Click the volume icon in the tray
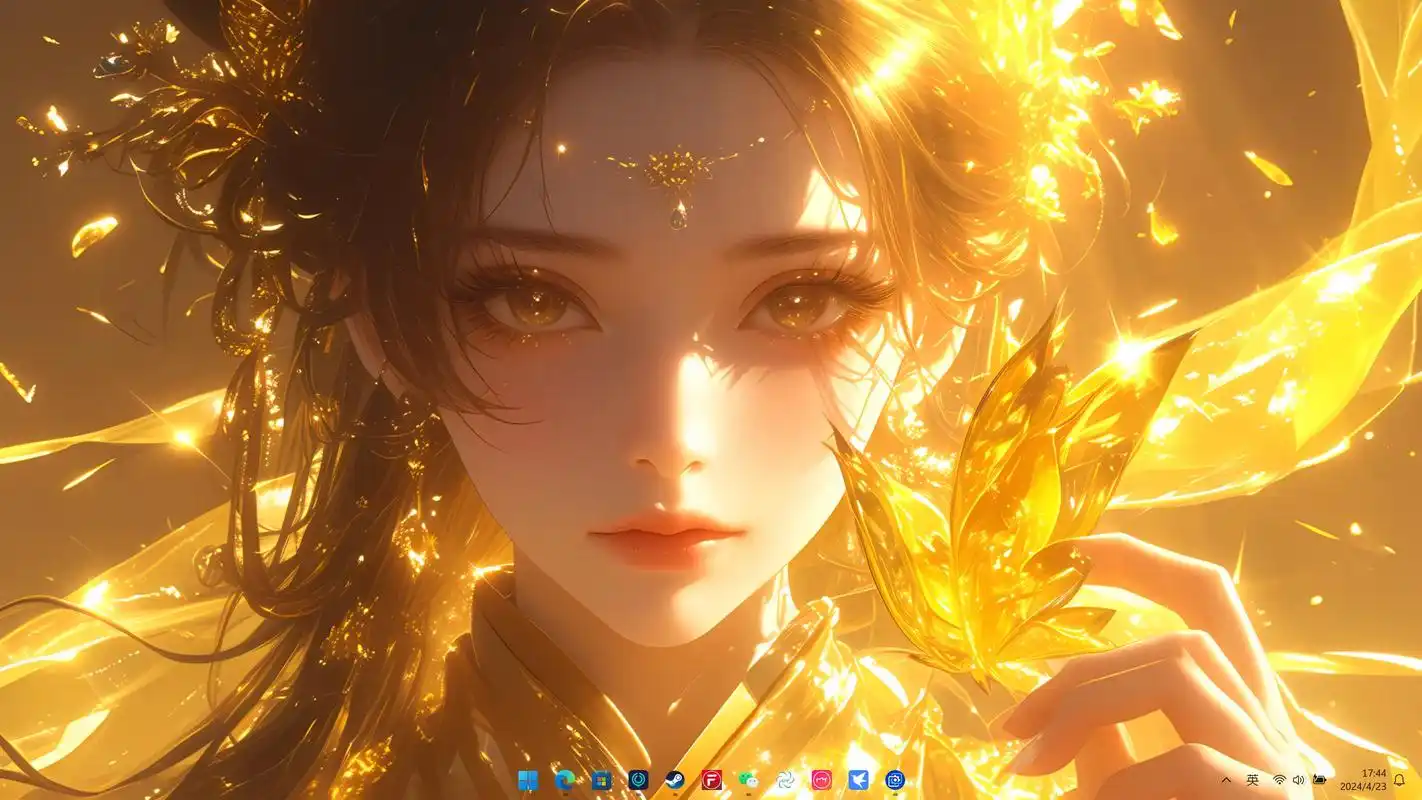Viewport: 1422px width, 800px height. pos(1298,780)
